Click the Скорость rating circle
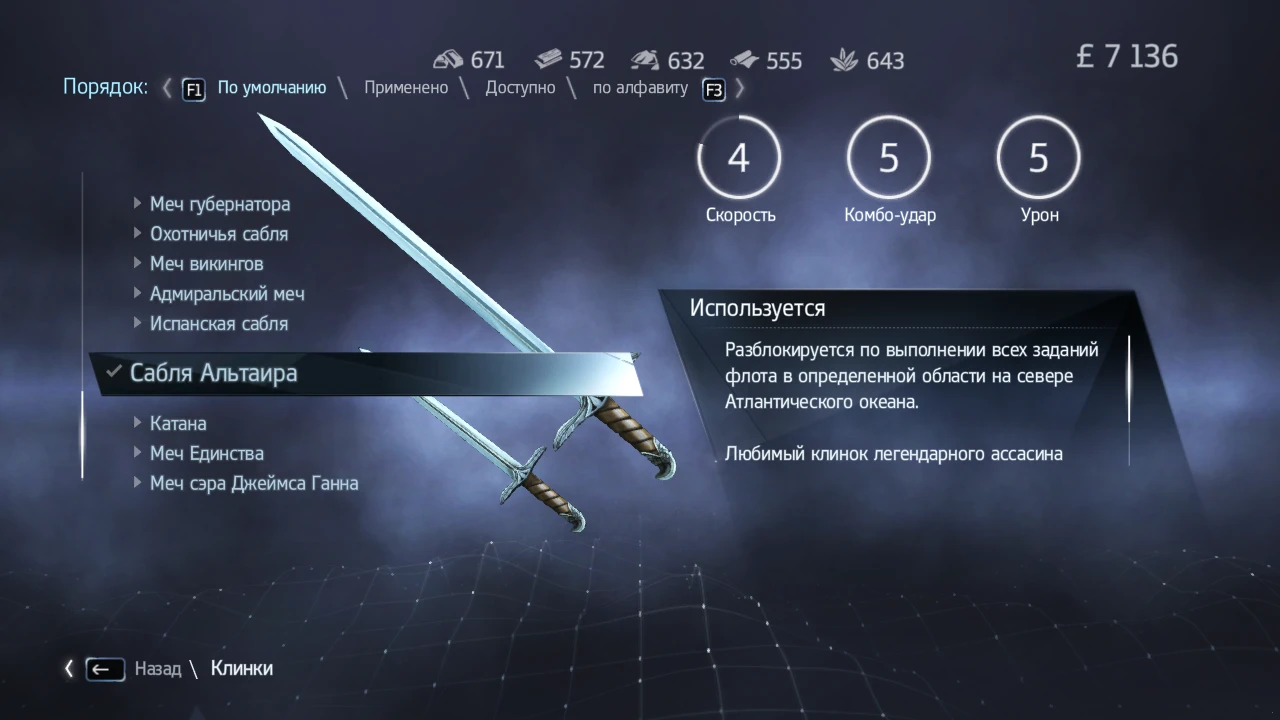 pyautogui.click(x=739, y=157)
